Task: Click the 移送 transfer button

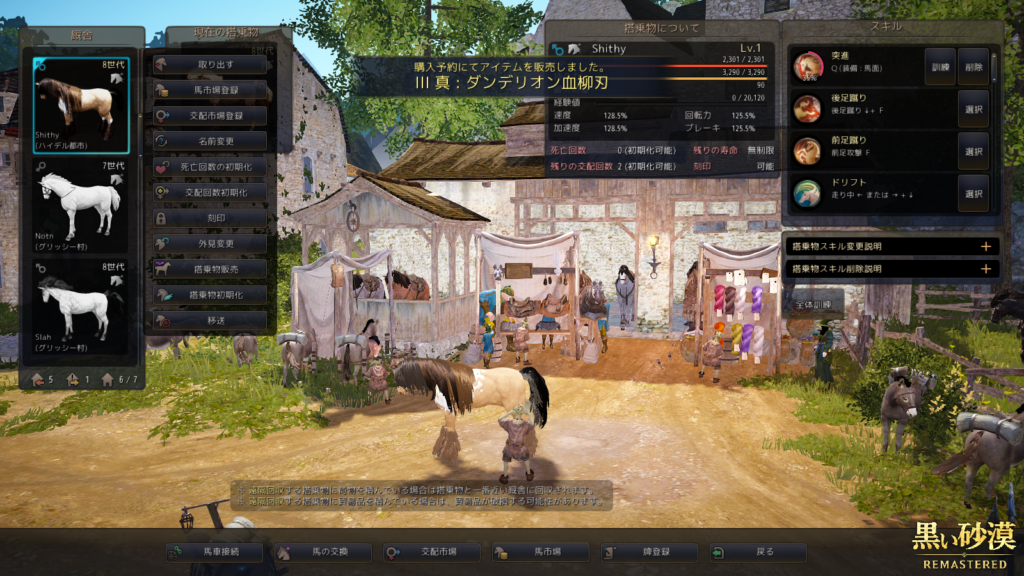Action: click(210, 320)
